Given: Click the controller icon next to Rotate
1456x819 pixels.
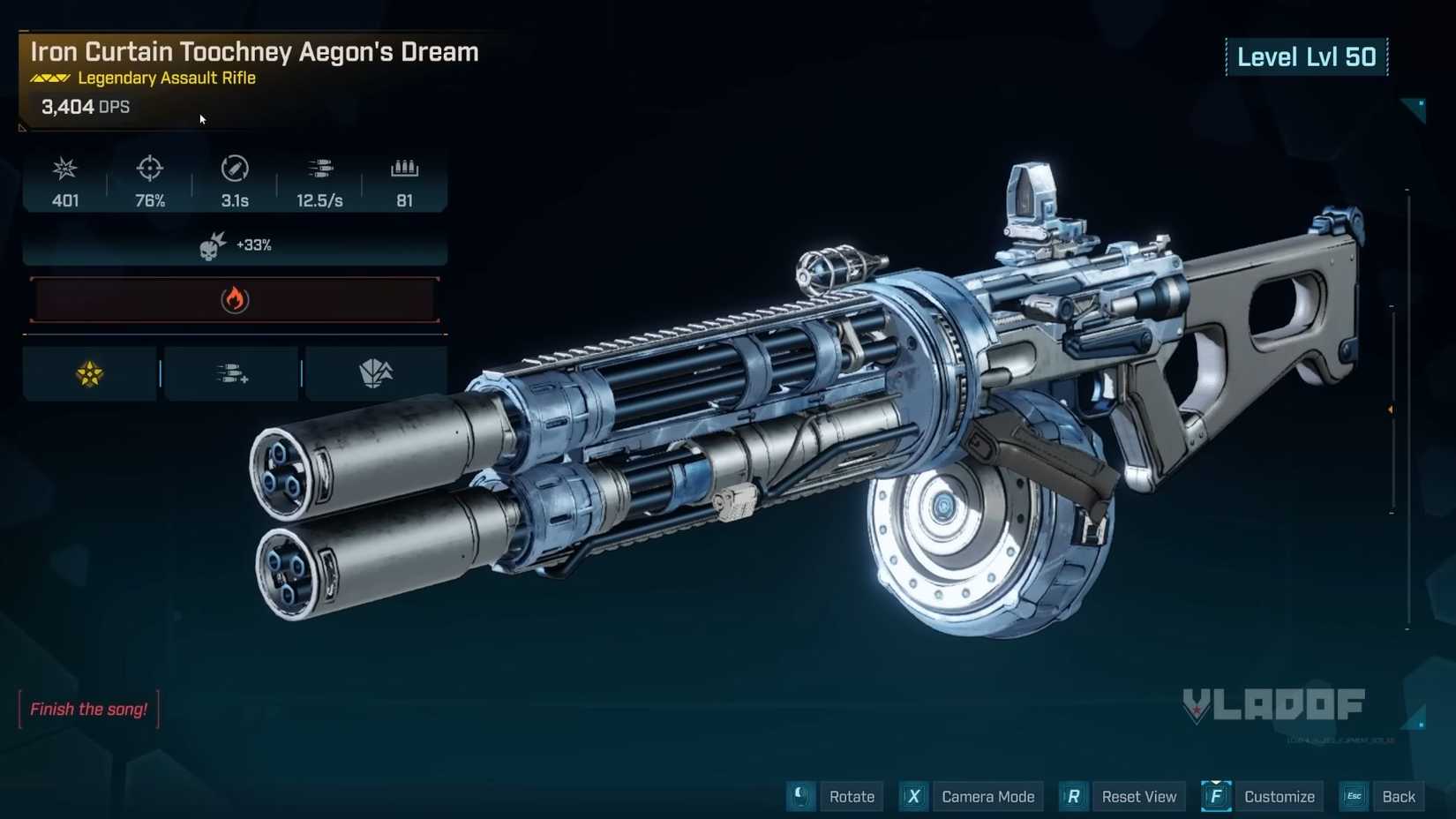Looking at the screenshot, I should point(800,796).
